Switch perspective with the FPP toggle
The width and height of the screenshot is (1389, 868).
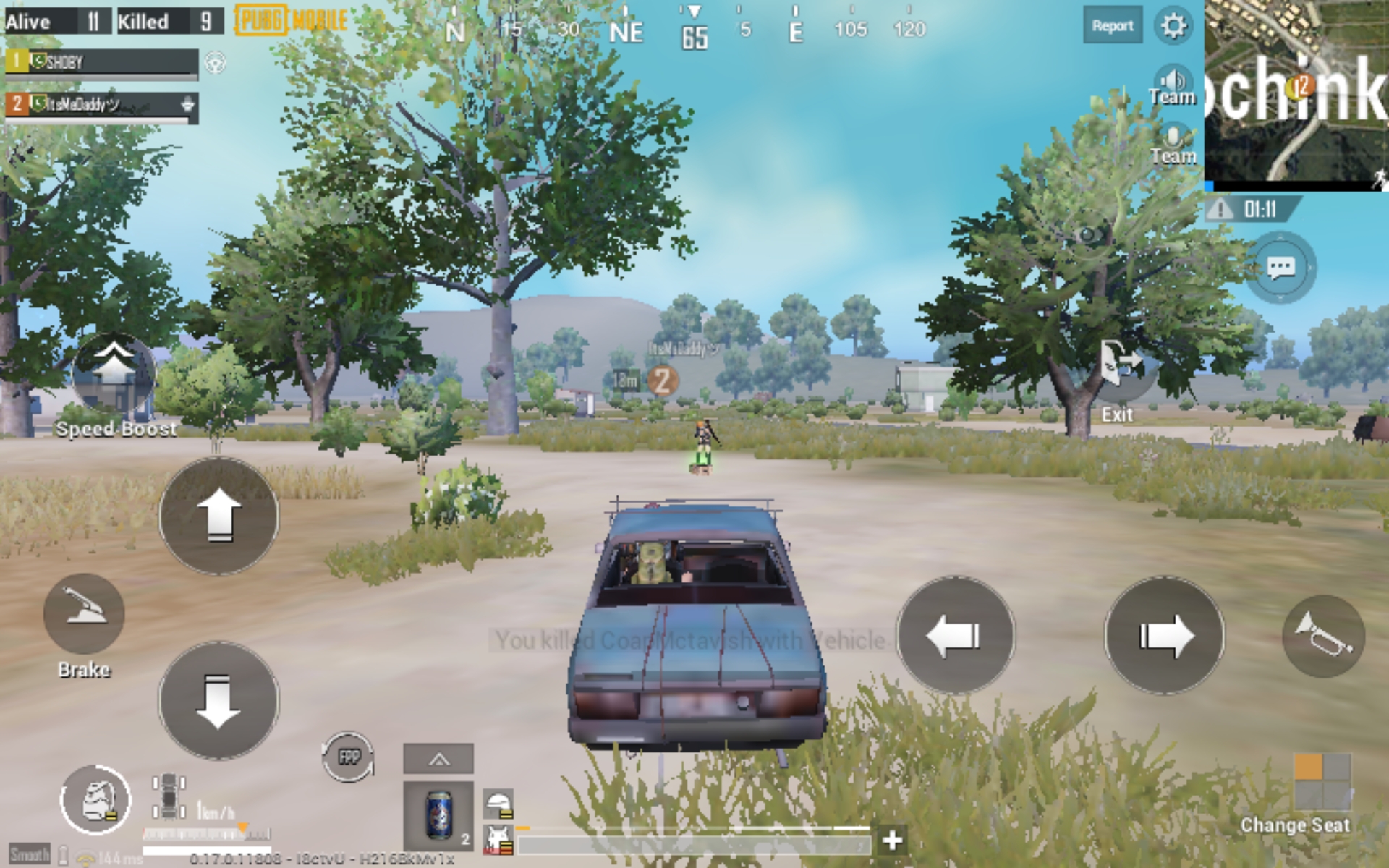349,757
